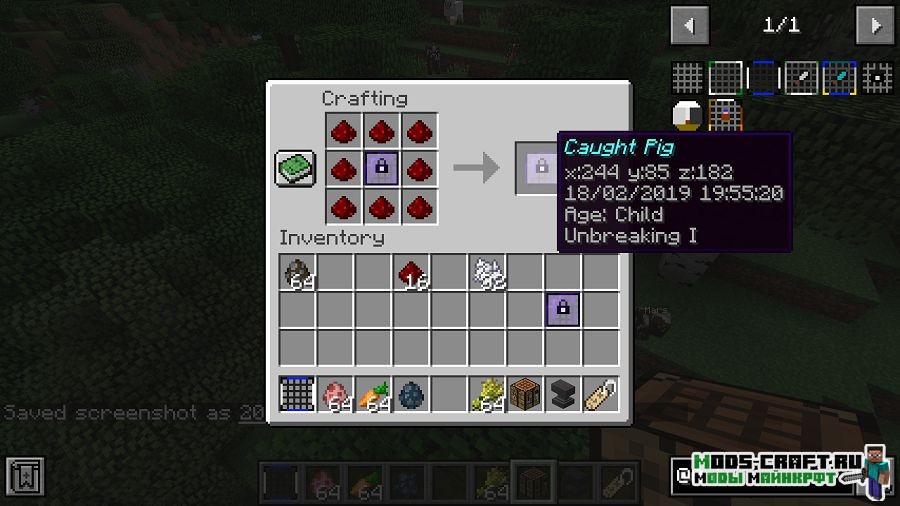This screenshot has width=900, height=506.
Task: Go to the next JEI item page
Action: coord(876,25)
